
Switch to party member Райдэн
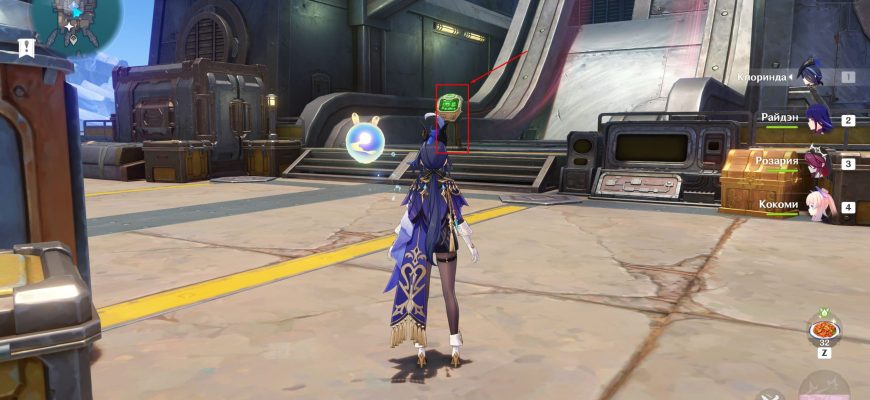[x=818, y=119]
